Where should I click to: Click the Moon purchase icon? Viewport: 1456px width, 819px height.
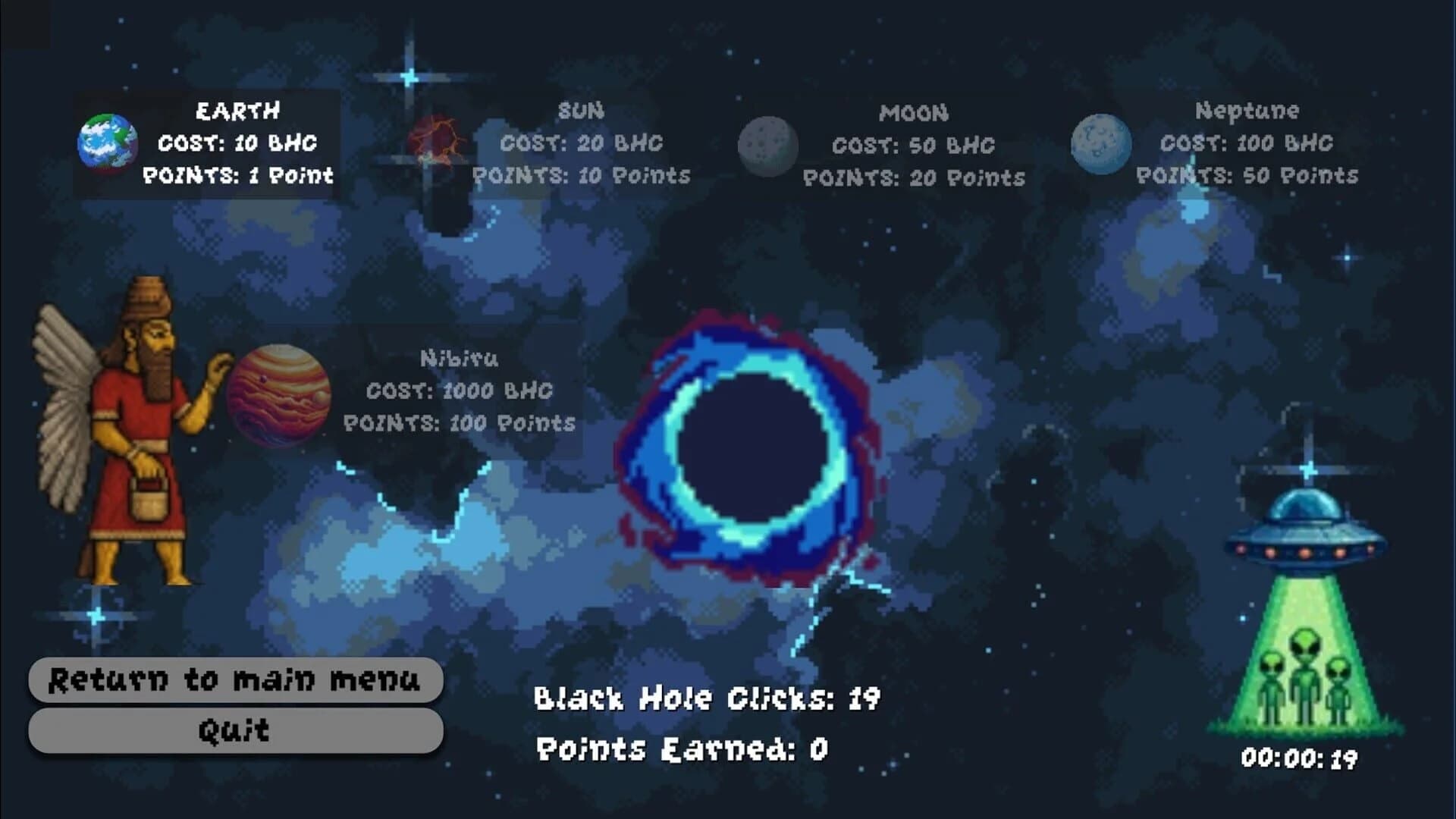pos(767,144)
